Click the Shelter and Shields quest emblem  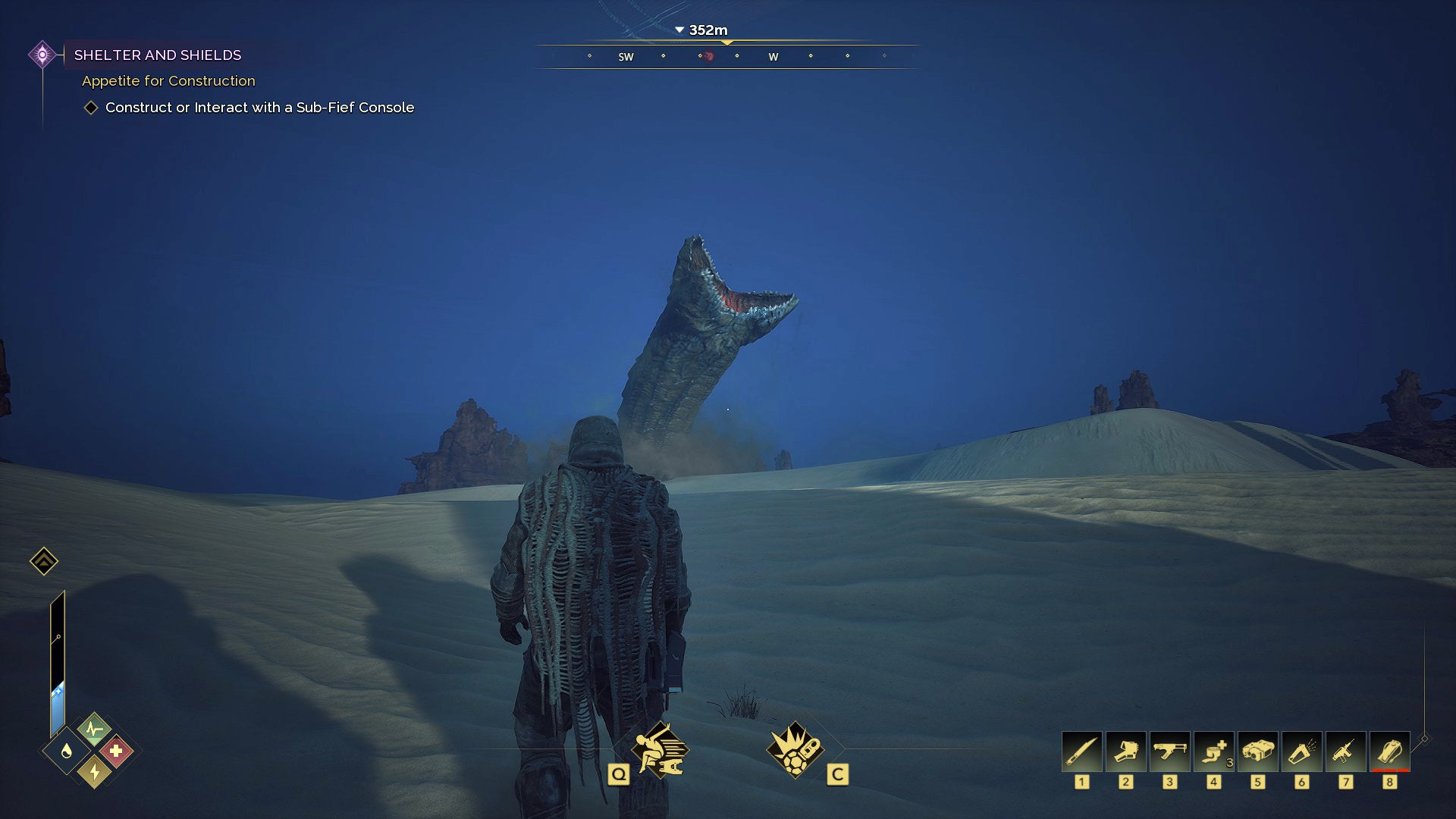pos(42,54)
